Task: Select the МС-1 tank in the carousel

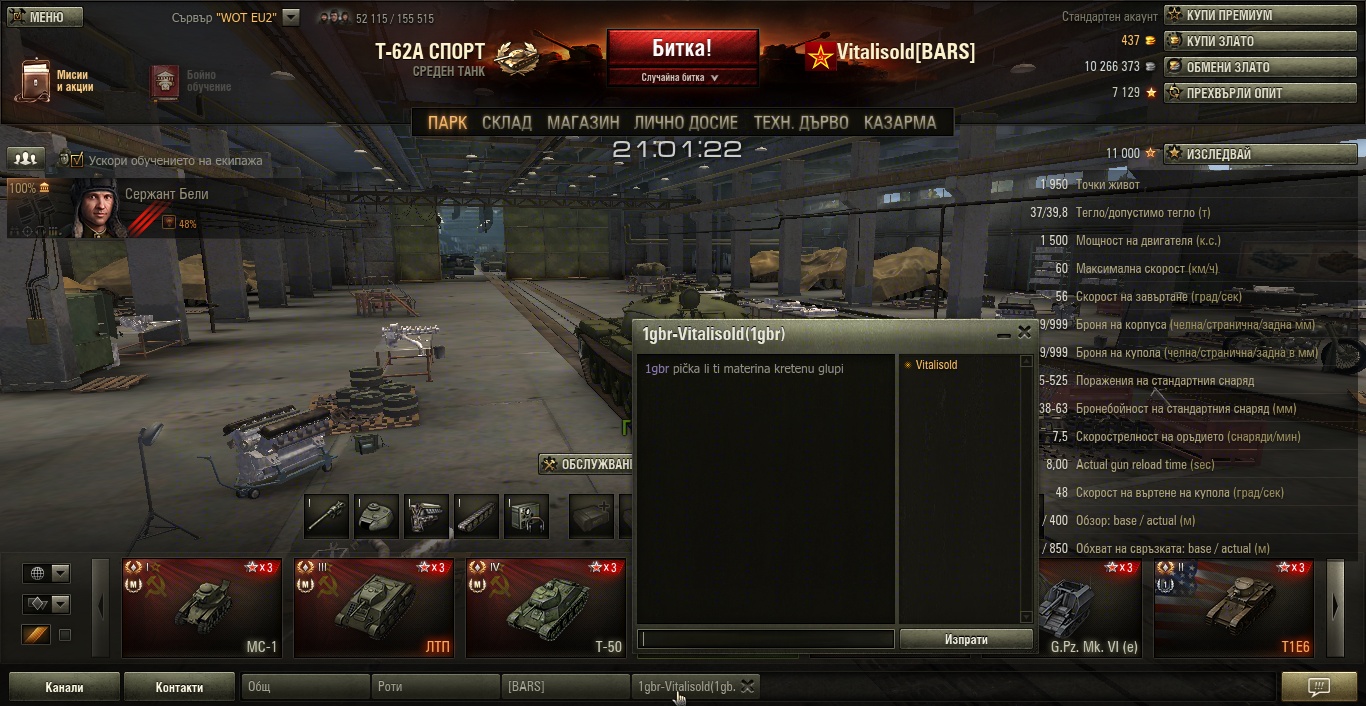Action: [202, 607]
